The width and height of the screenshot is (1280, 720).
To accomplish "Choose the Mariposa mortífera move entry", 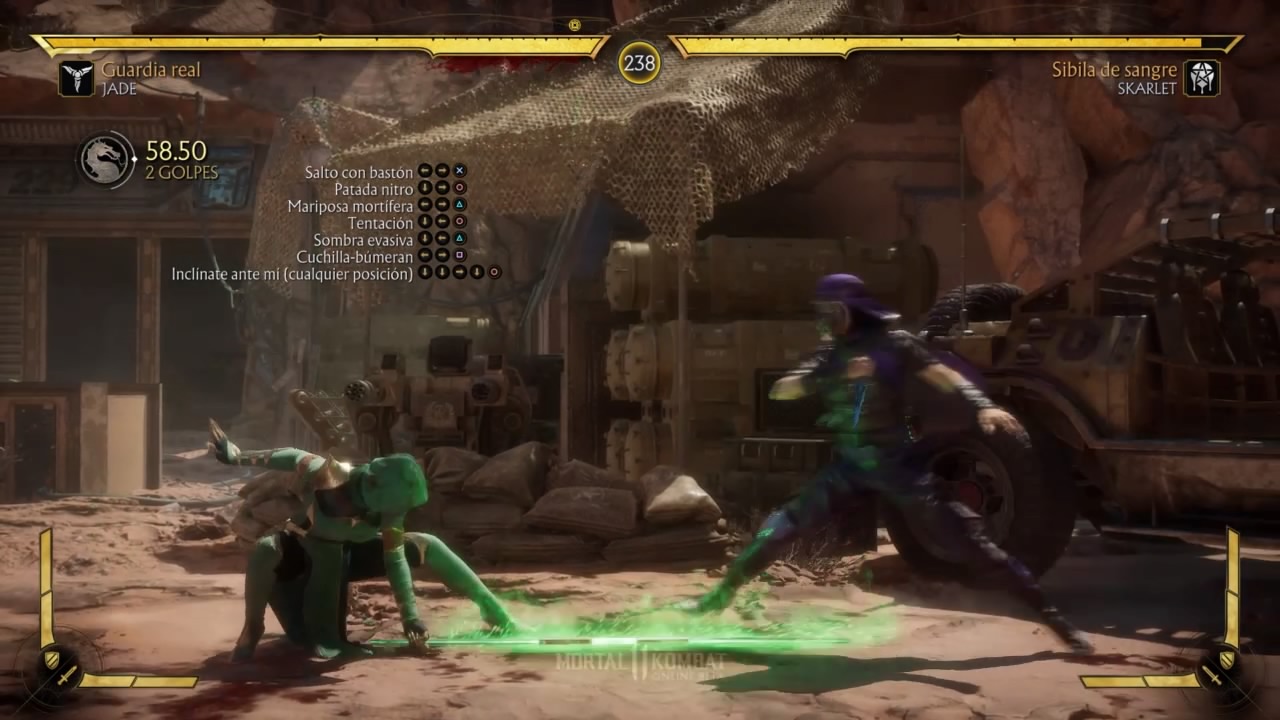I will tap(350, 206).
